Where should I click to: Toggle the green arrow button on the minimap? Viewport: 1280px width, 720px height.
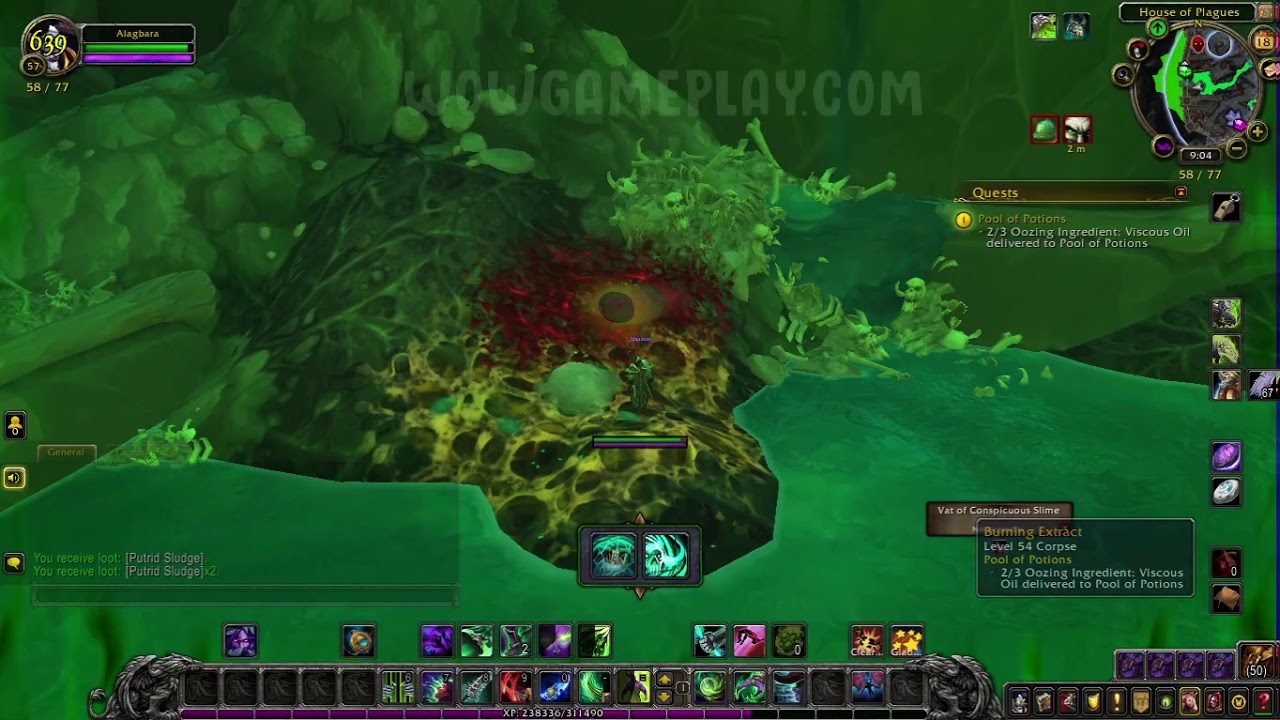1158,27
